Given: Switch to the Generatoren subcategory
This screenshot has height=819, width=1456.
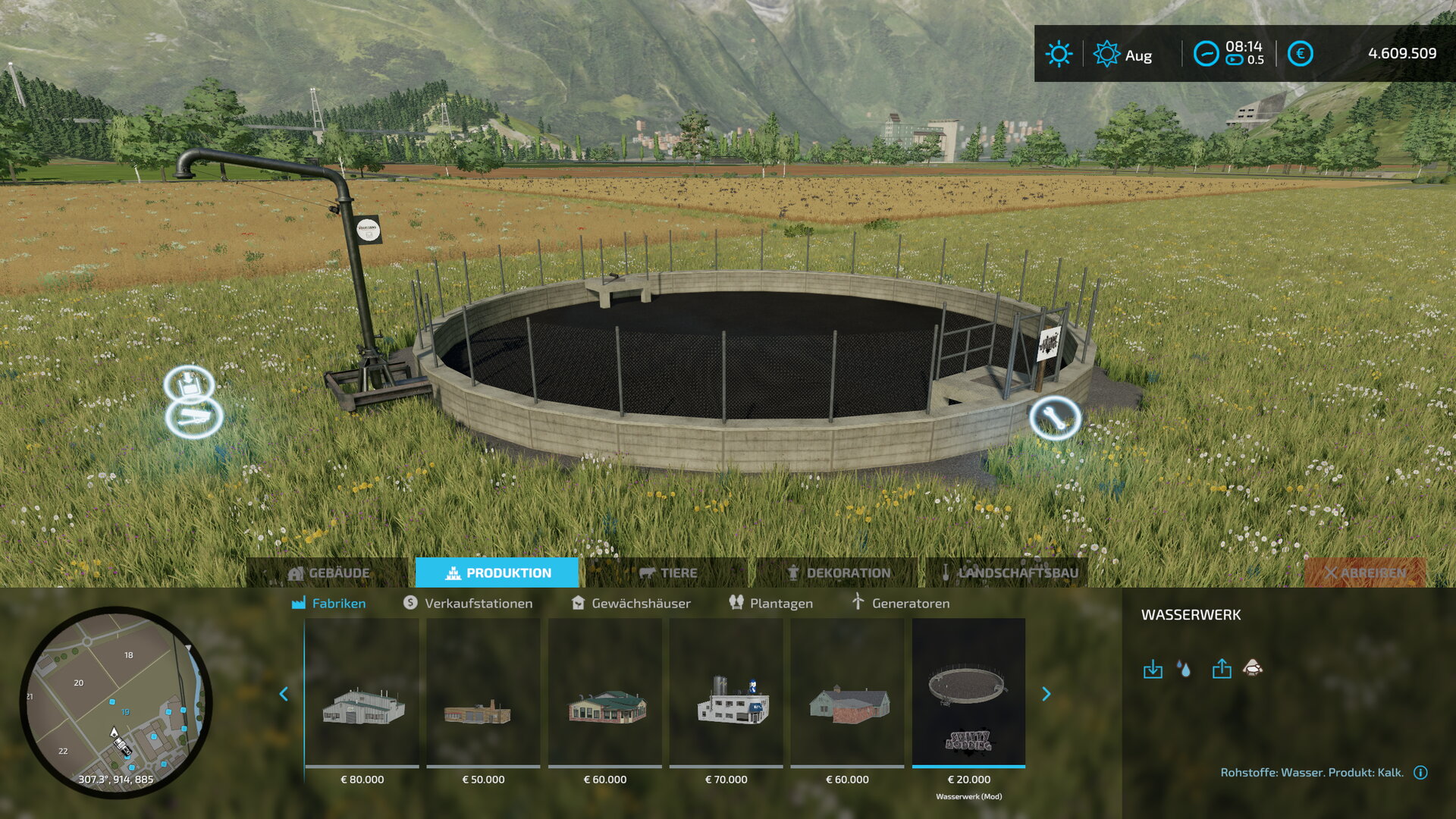Looking at the screenshot, I should point(900,604).
